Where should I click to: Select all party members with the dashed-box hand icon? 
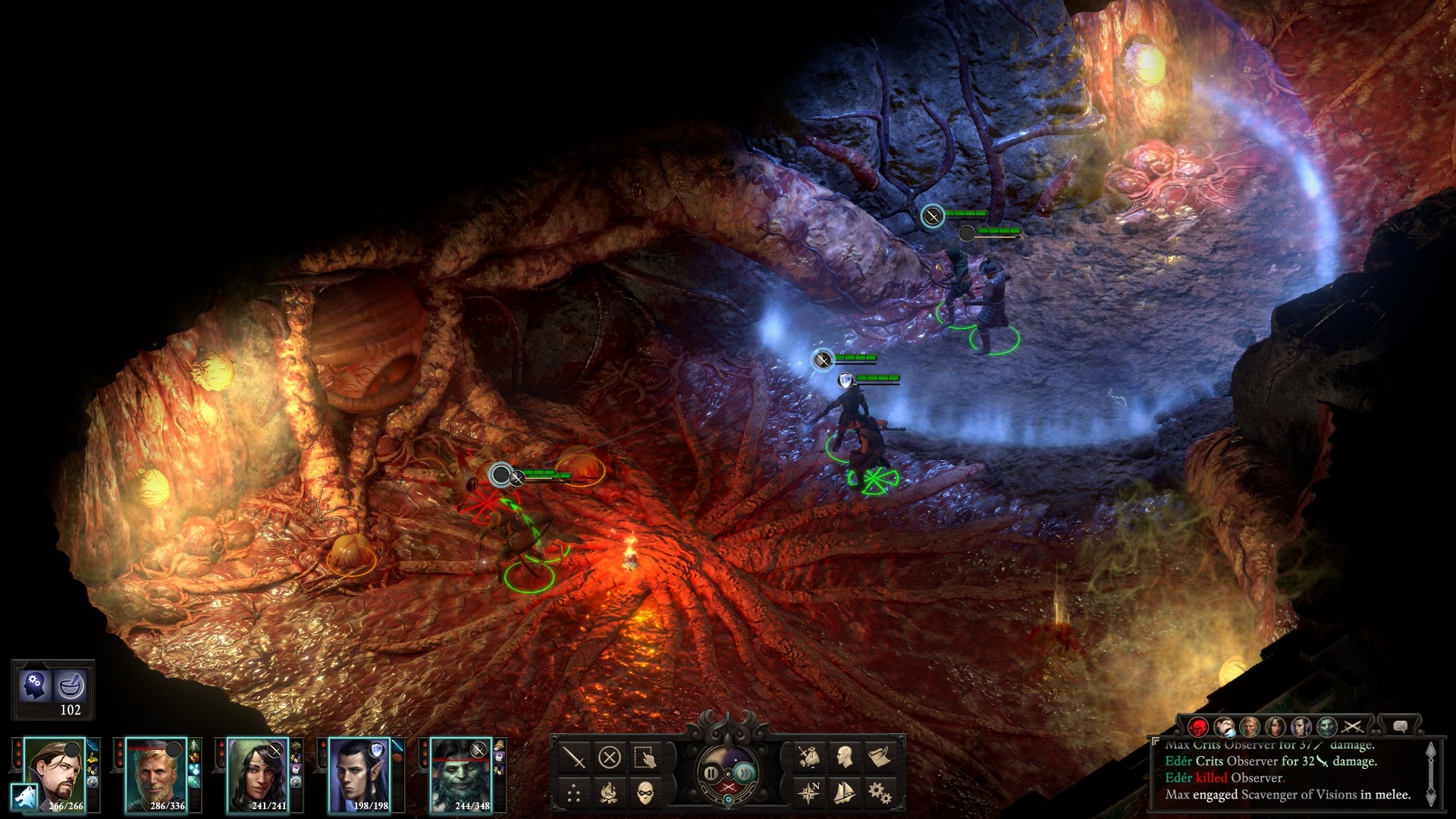(645, 757)
